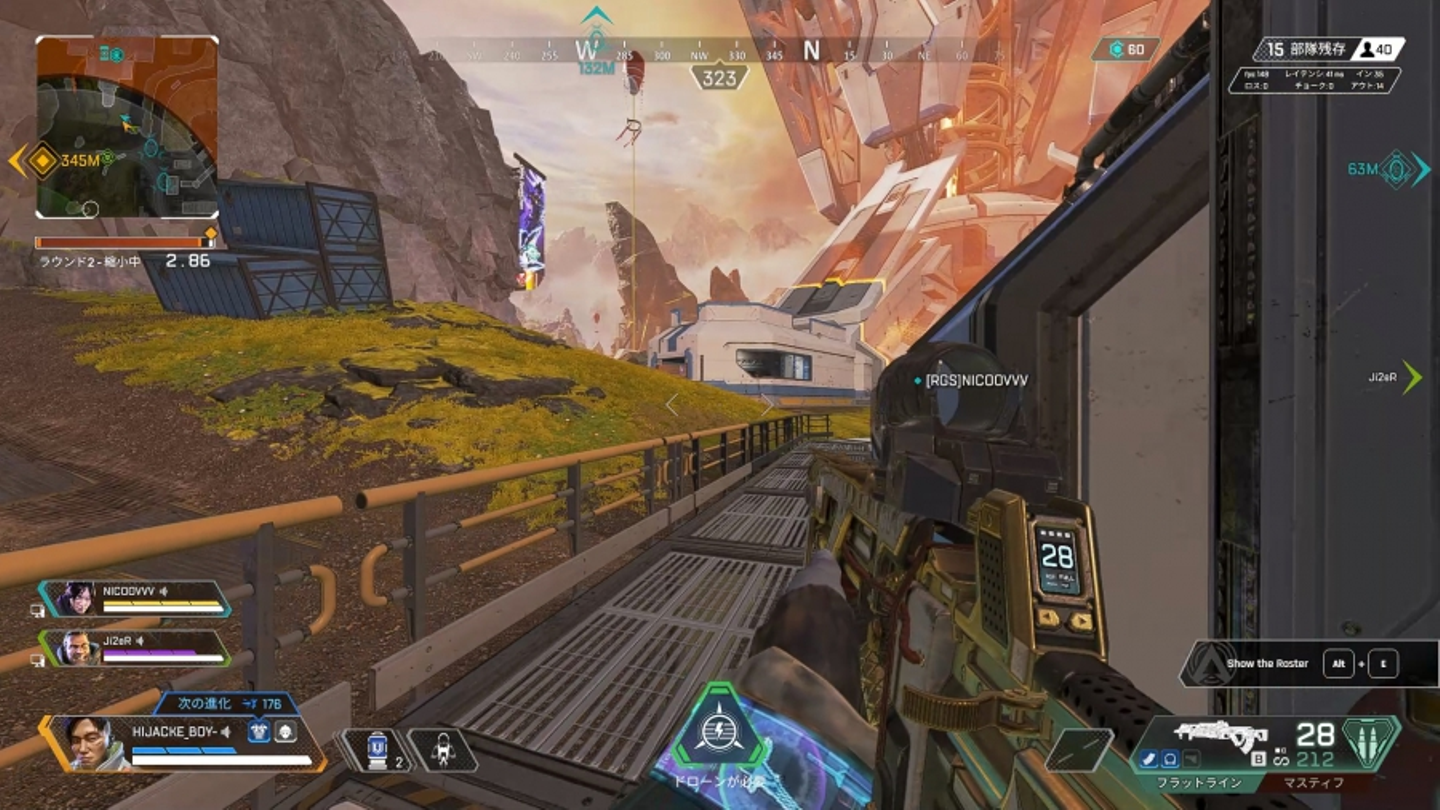
Task: Open the minimap
Action: point(127,127)
